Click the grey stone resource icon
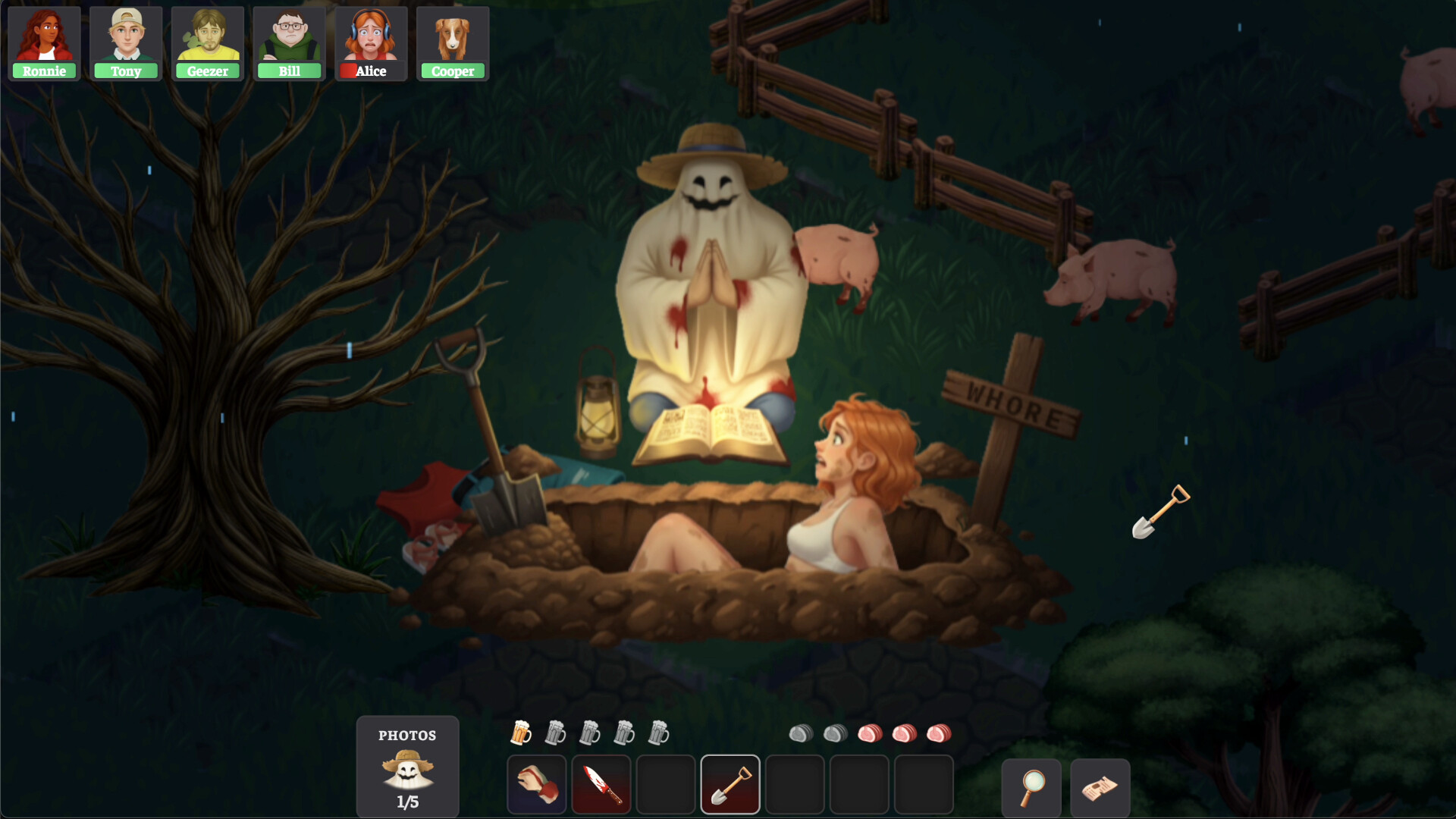The width and height of the screenshot is (1456, 819). click(802, 733)
